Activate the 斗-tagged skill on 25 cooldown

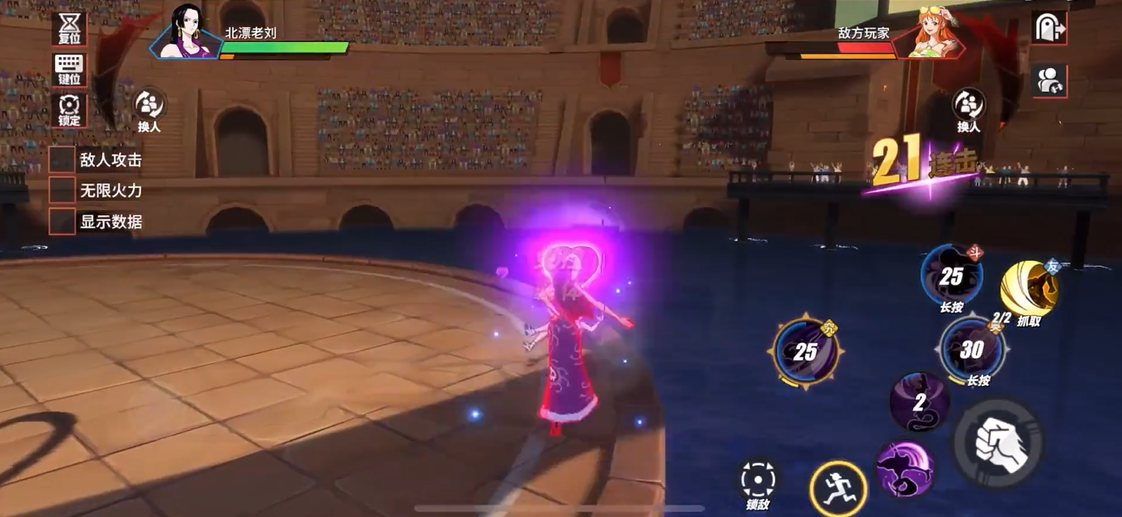tap(951, 276)
